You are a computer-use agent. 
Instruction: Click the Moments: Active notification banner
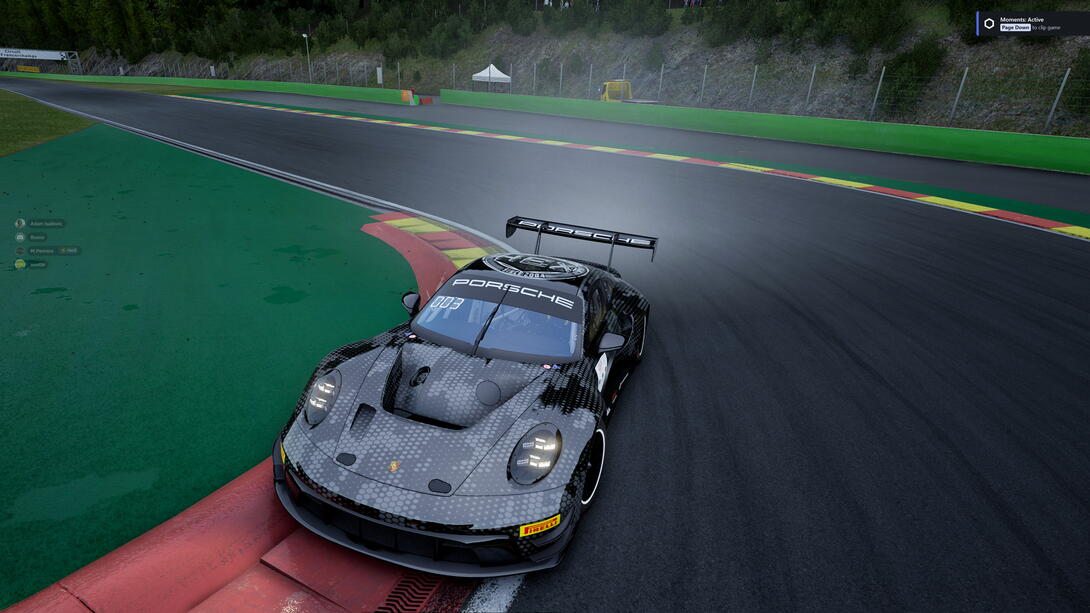click(x=1032, y=23)
